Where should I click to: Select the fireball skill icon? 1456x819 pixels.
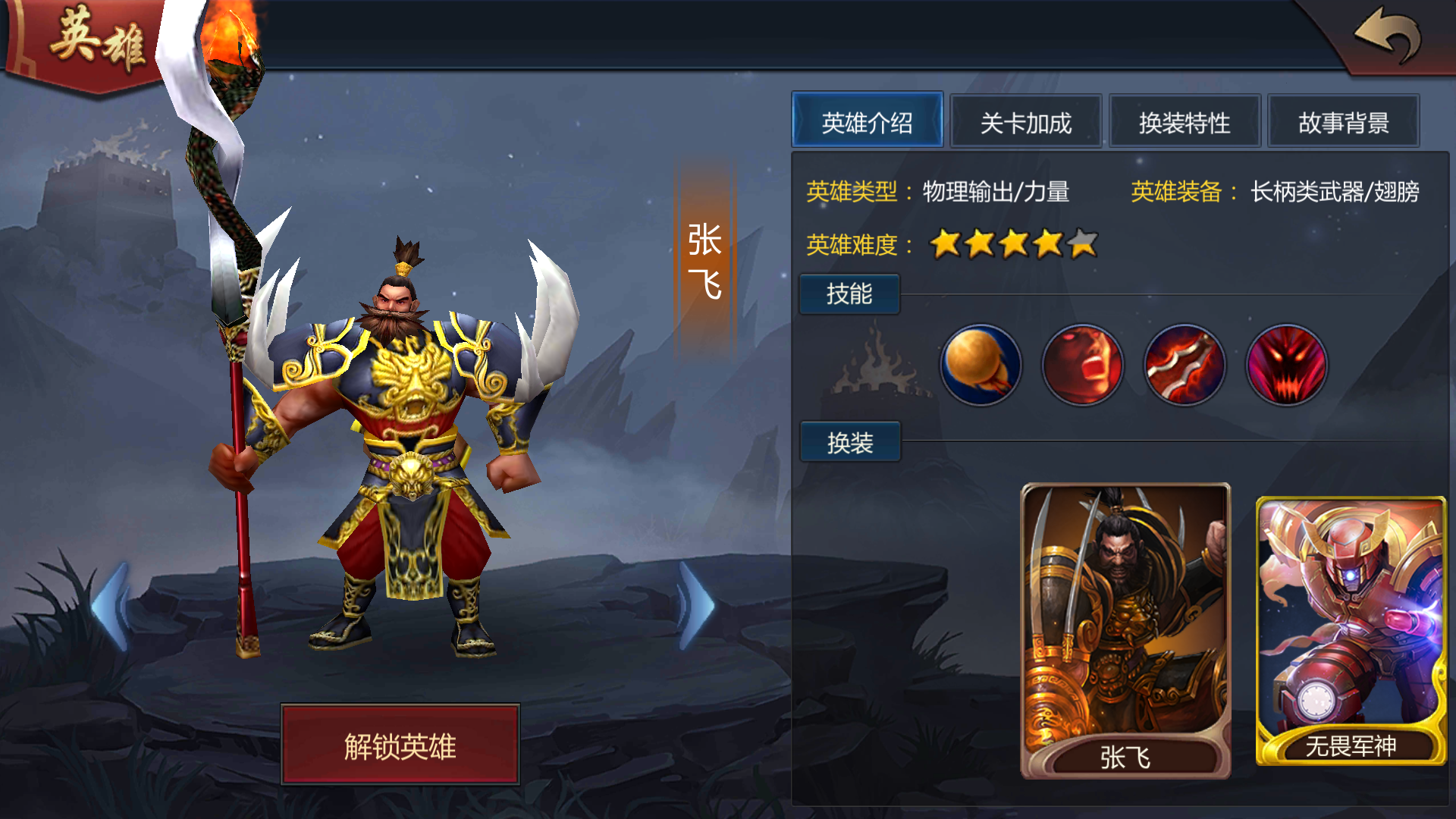[981, 366]
